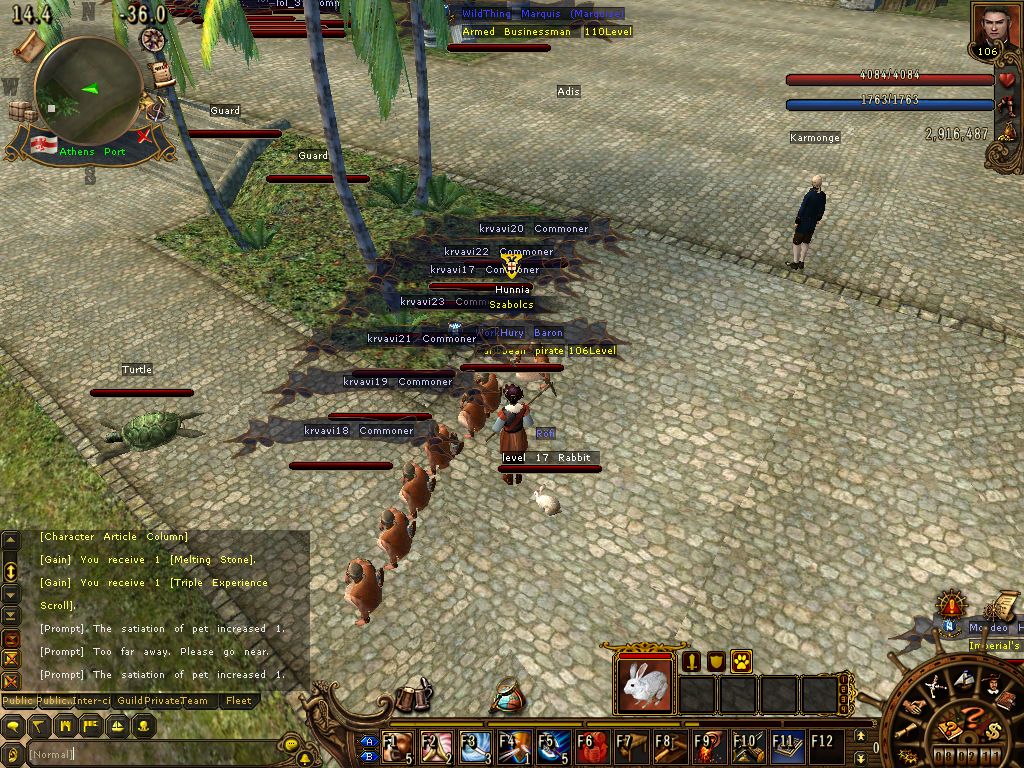Switch to the Guild chat tab
1024x768 pixels.
coord(131,701)
